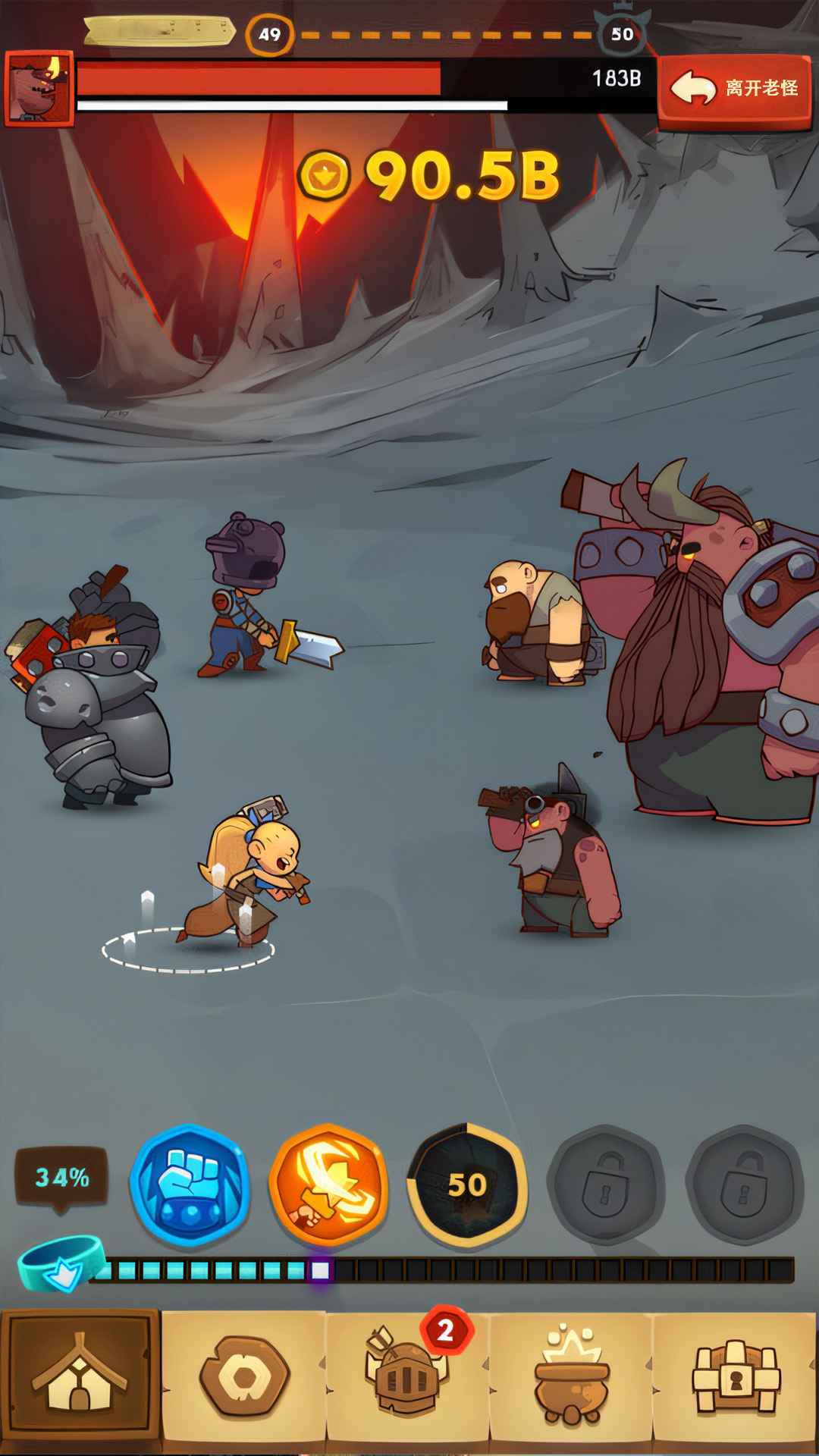
Task: Open the tent home tab
Action: (80, 1375)
